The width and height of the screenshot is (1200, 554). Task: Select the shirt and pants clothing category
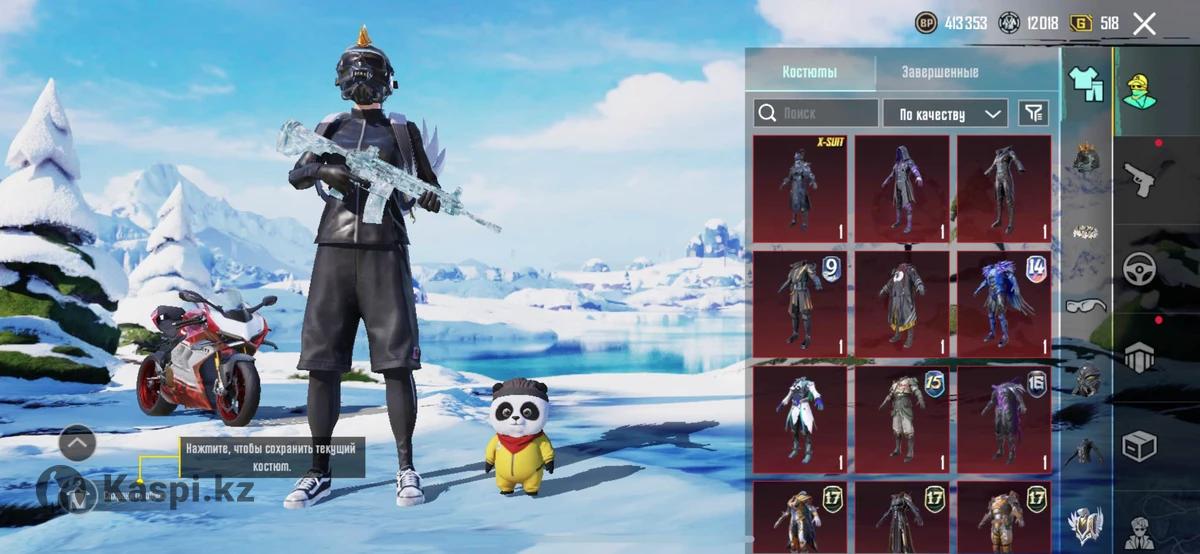[x=1086, y=84]
